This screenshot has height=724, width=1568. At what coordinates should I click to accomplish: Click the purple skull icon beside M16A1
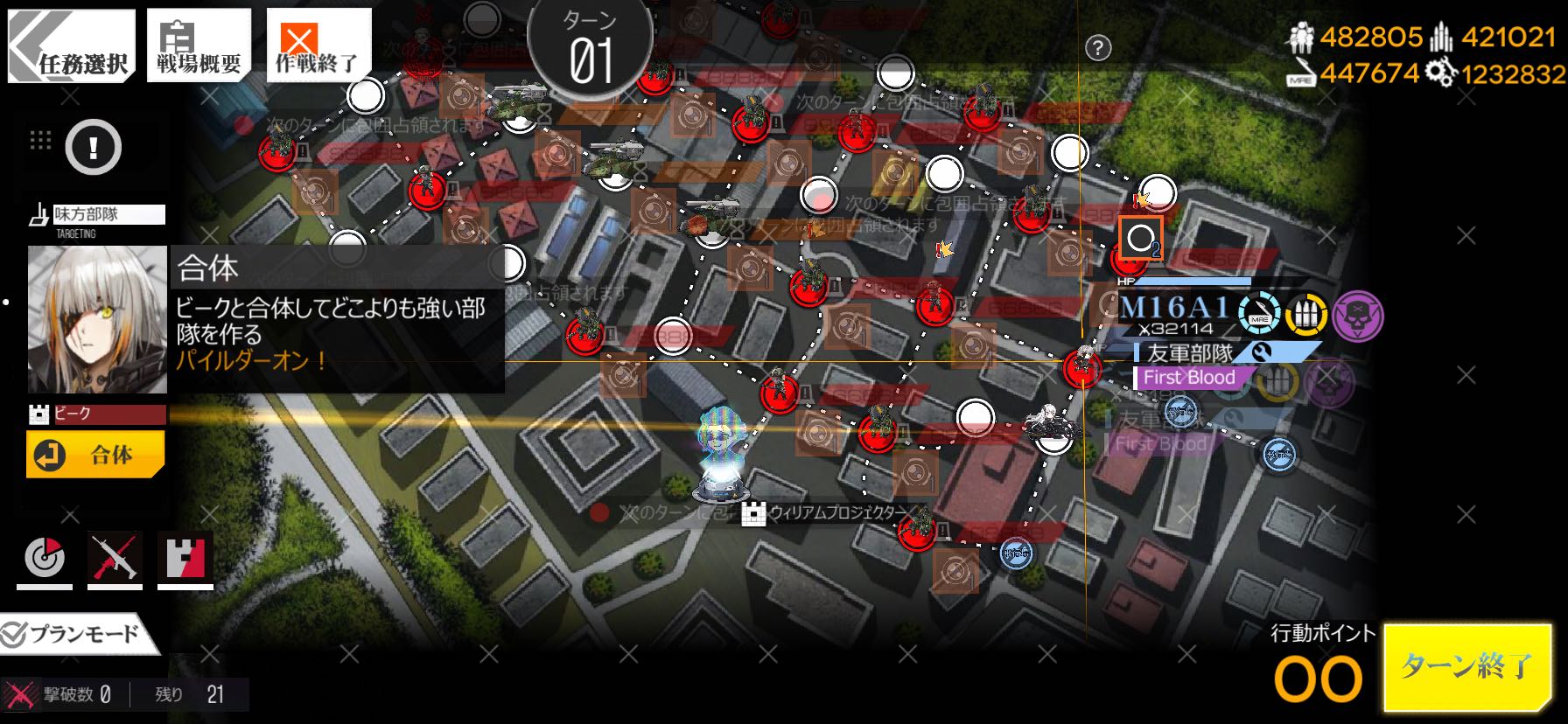[x=1357, y=315]
